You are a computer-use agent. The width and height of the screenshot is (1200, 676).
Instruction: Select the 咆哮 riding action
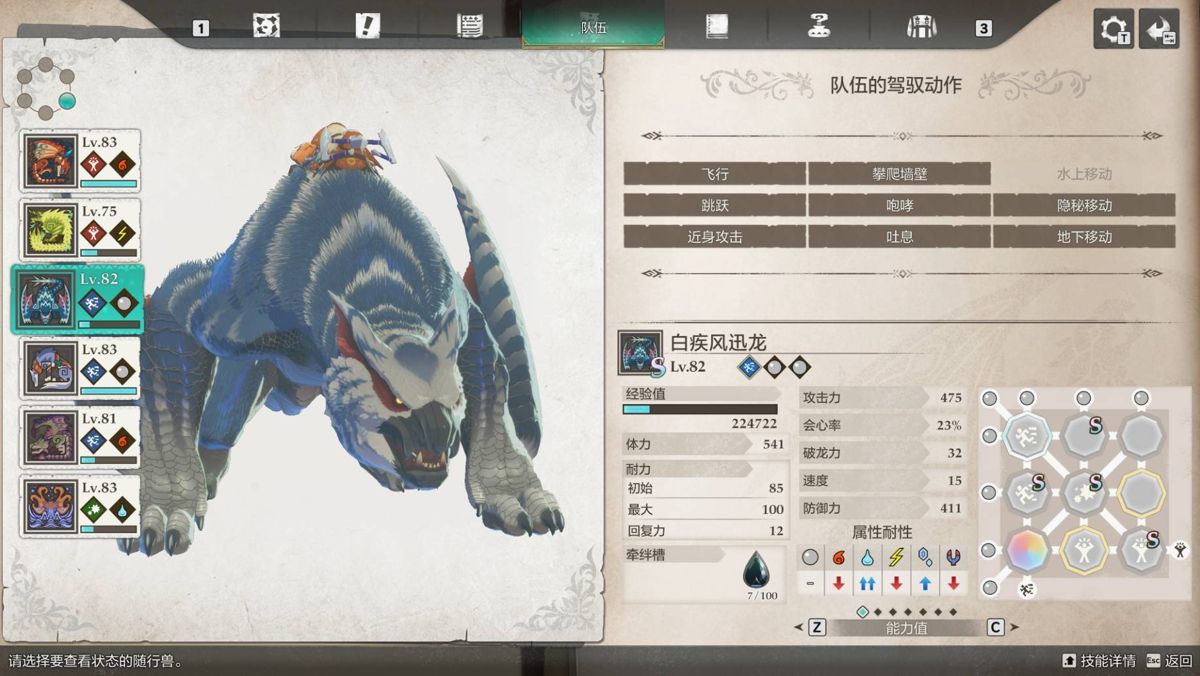[899, 205]
